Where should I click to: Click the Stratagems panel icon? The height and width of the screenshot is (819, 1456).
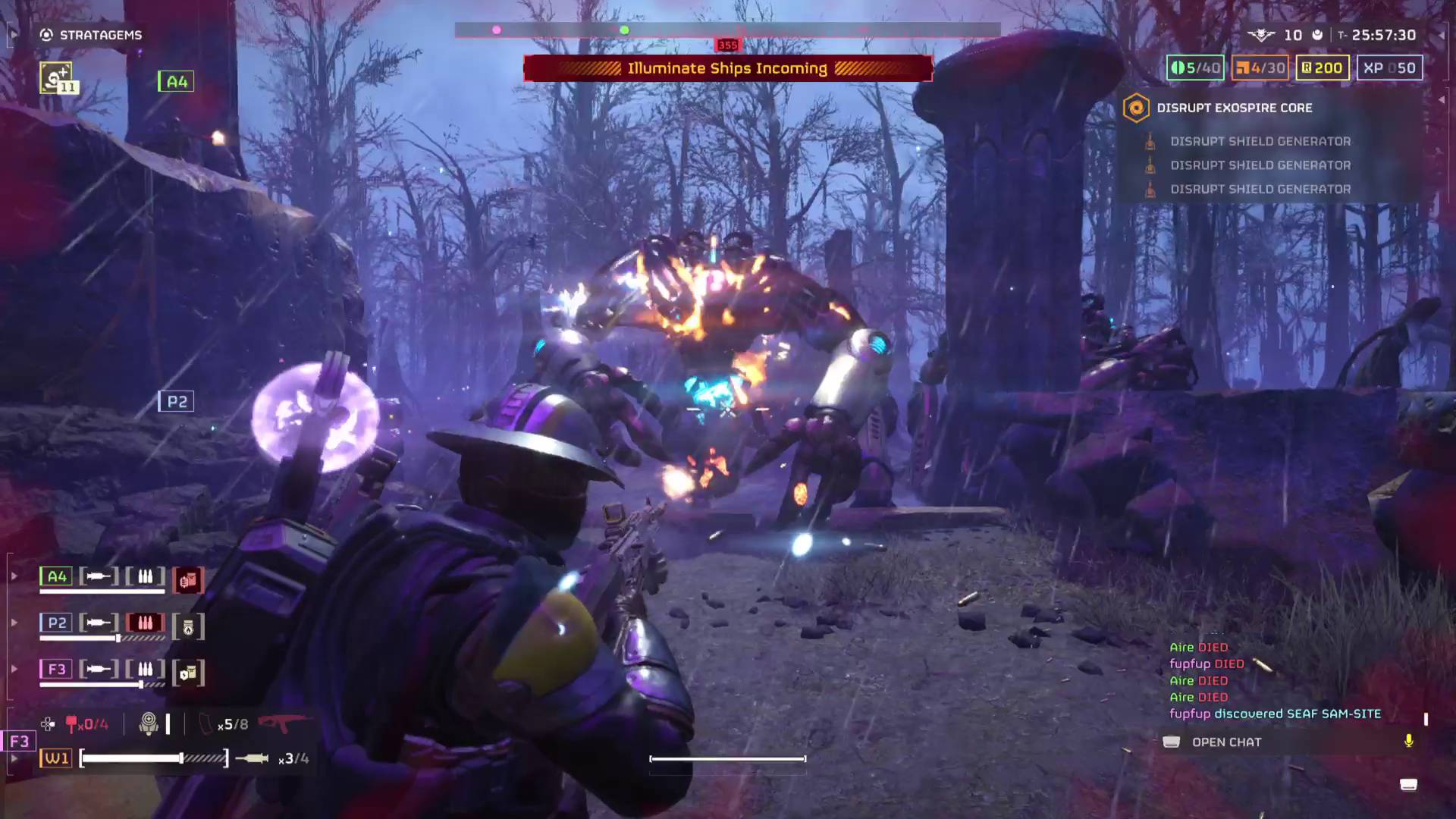coord(47,35)
